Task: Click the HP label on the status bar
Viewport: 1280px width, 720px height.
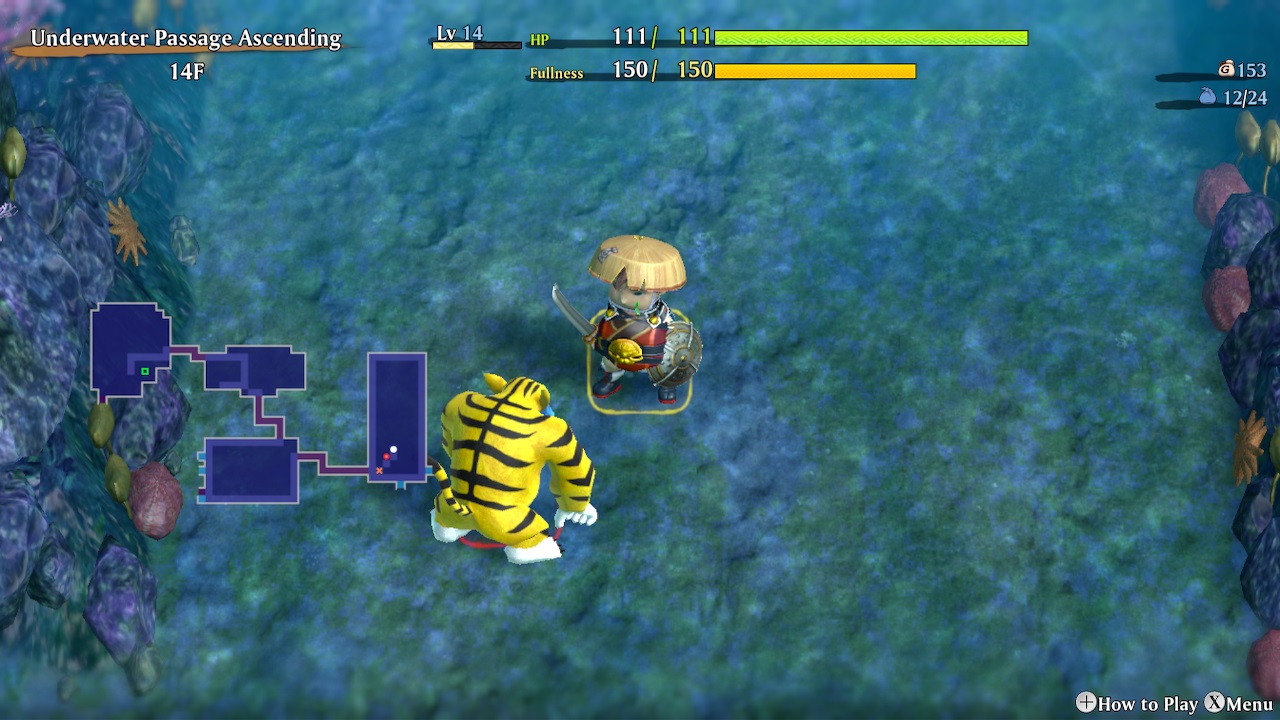Action: (541, 41)
